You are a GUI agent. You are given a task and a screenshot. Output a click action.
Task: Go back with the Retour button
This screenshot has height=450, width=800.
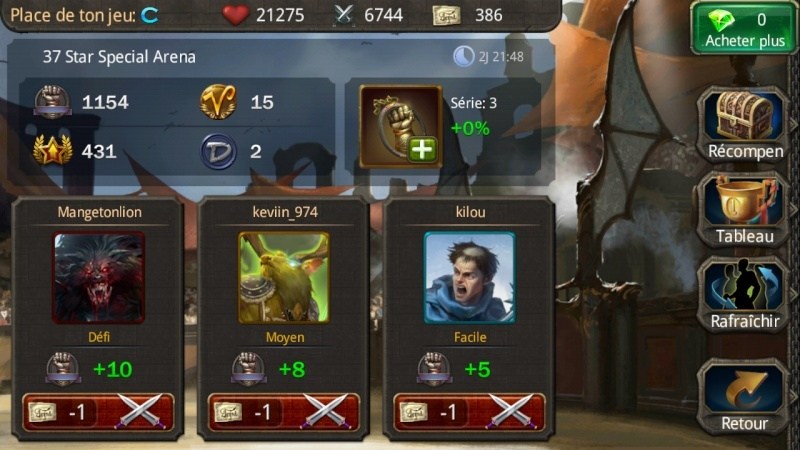click(x=745, y=395)
